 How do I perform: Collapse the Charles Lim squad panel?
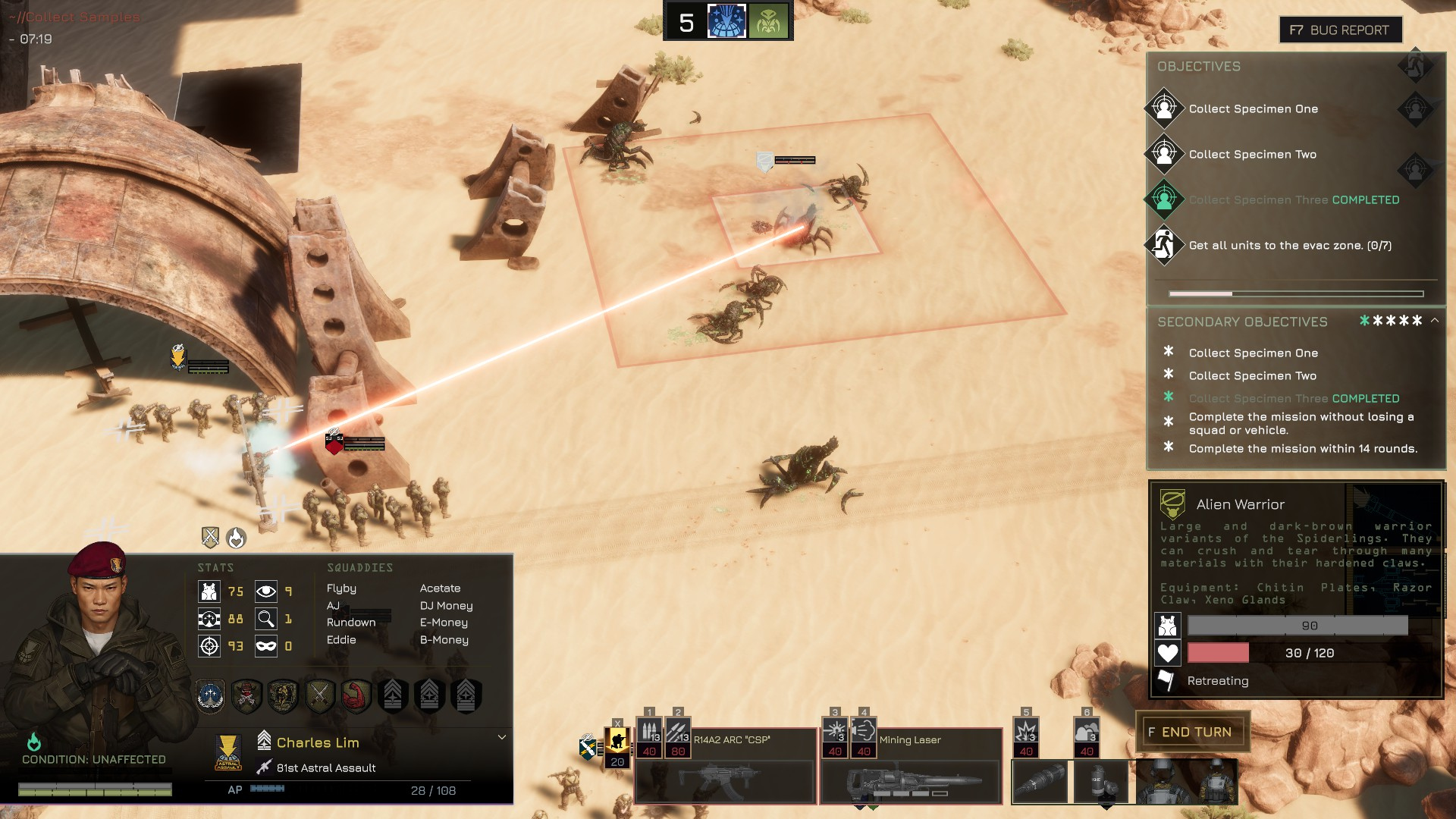click(501, 737)
